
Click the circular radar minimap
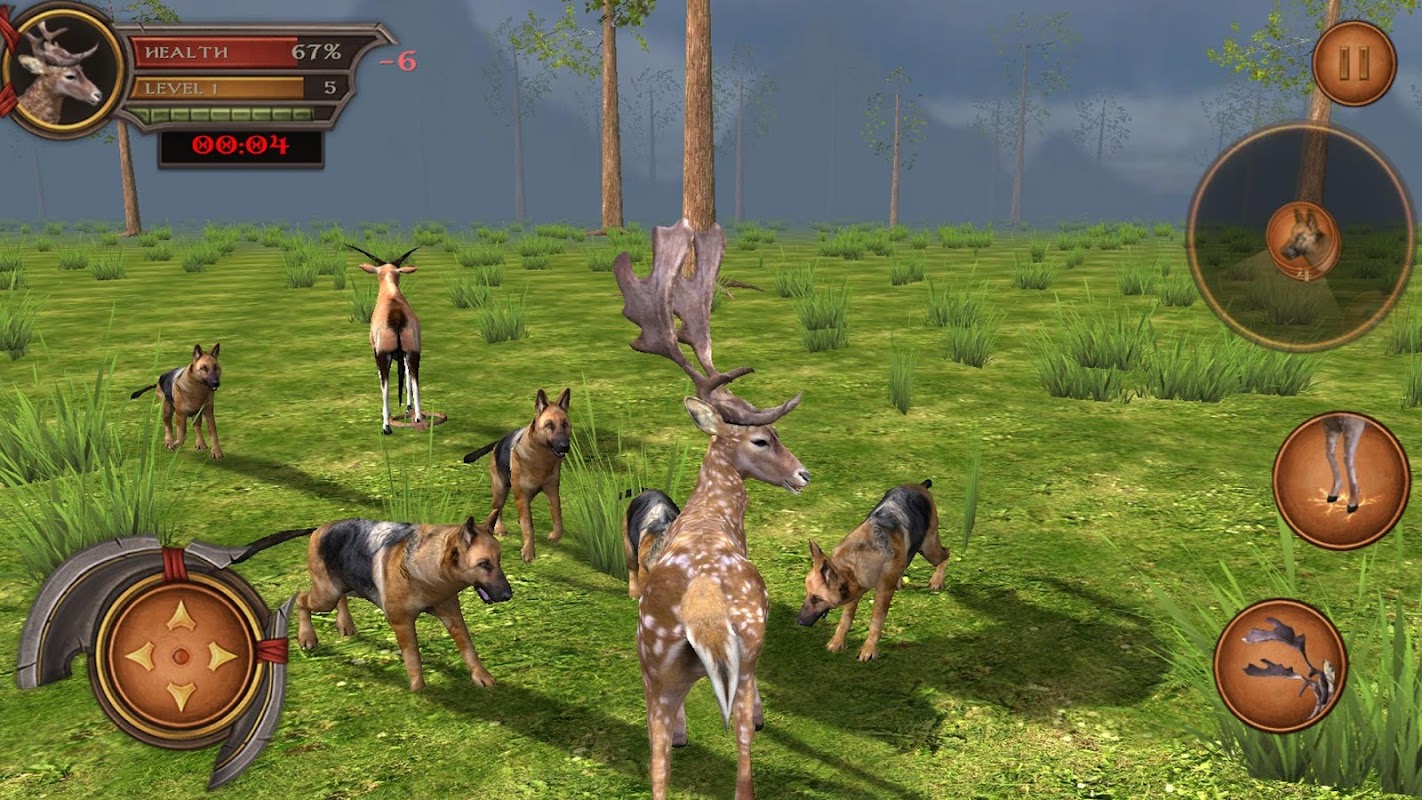pyautogui.click(x=1301, y=238)
